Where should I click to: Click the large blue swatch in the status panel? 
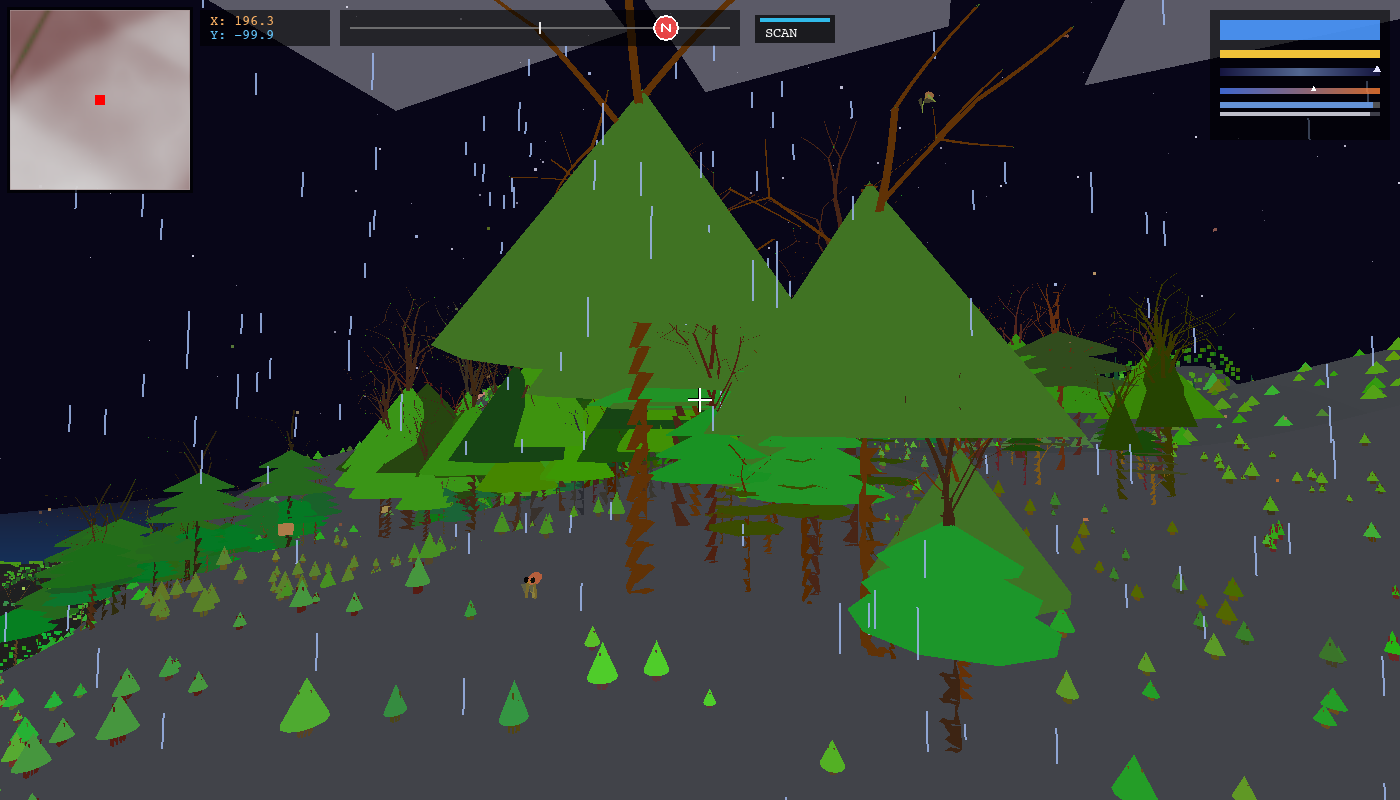tap(1300, 29)
